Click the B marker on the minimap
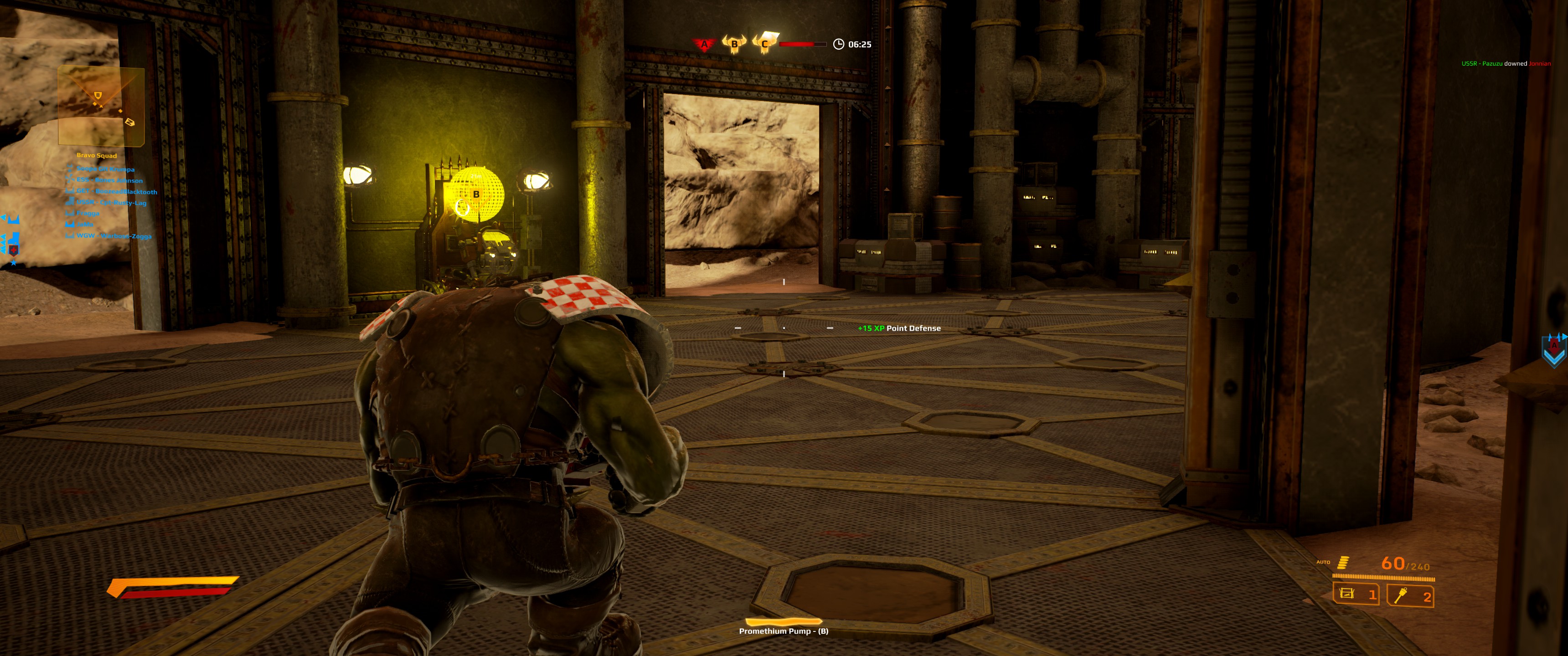The image size is (1568, 656). (x=98, y=95)
